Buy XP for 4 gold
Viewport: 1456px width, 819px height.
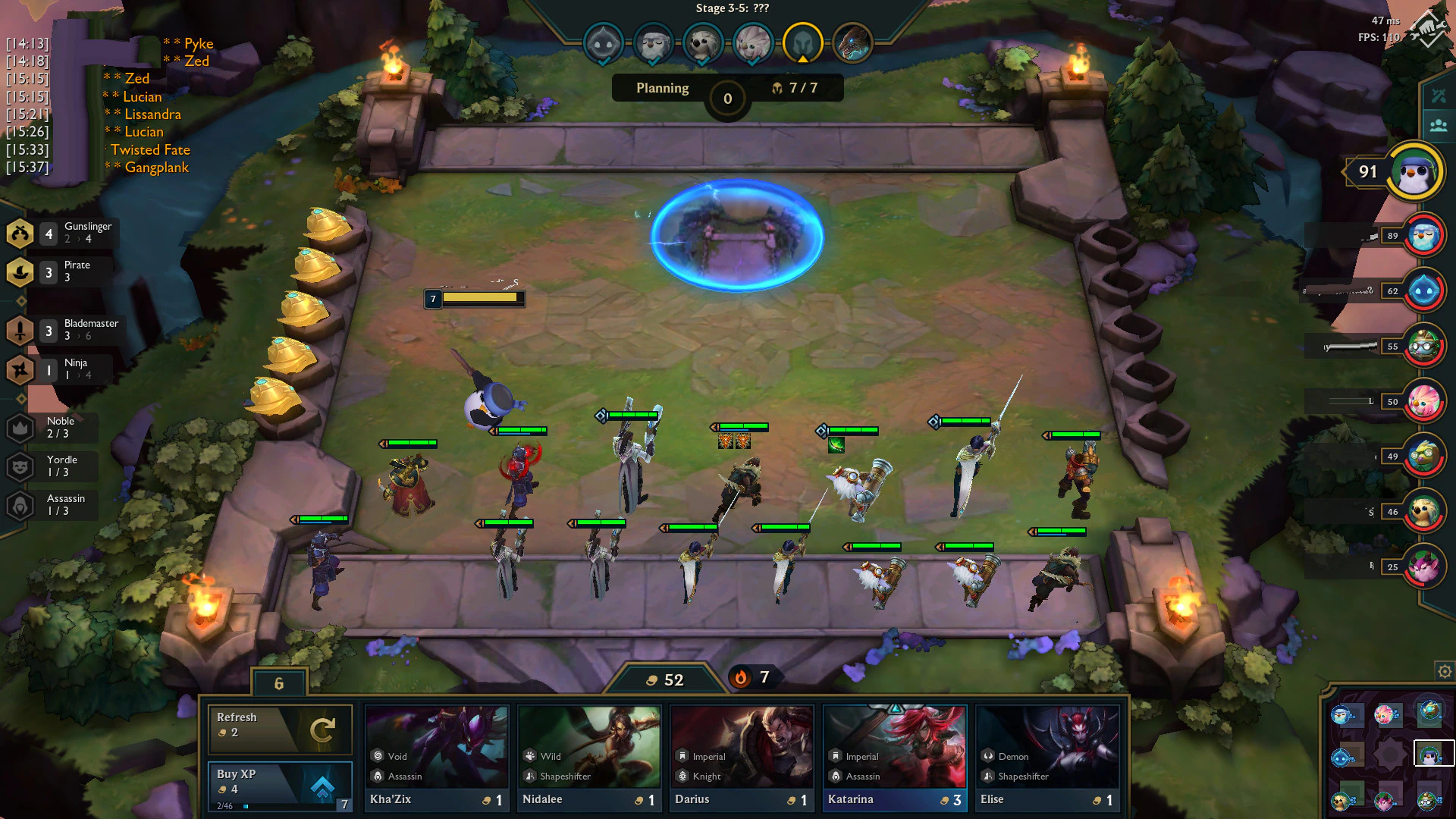(x=280, y=786)
